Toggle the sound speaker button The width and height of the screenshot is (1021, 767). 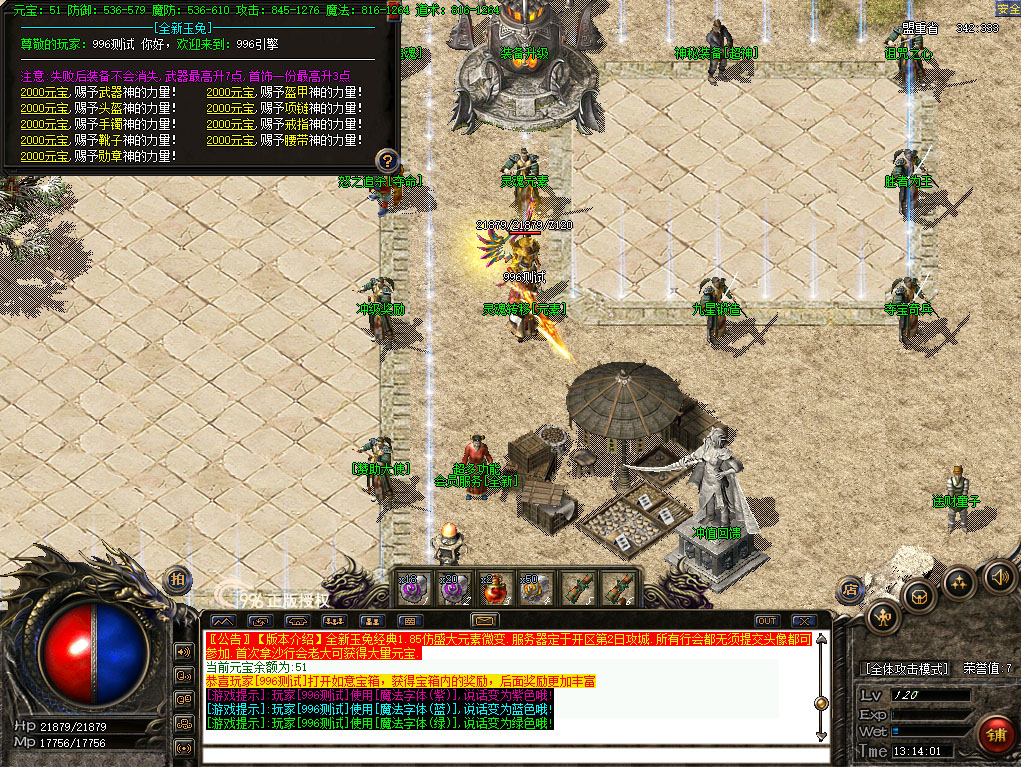[x=997, y=576]
